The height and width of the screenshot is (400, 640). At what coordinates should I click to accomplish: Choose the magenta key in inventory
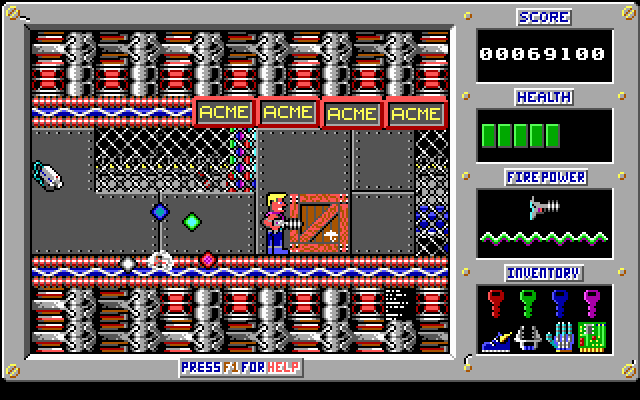click(592, 301)
